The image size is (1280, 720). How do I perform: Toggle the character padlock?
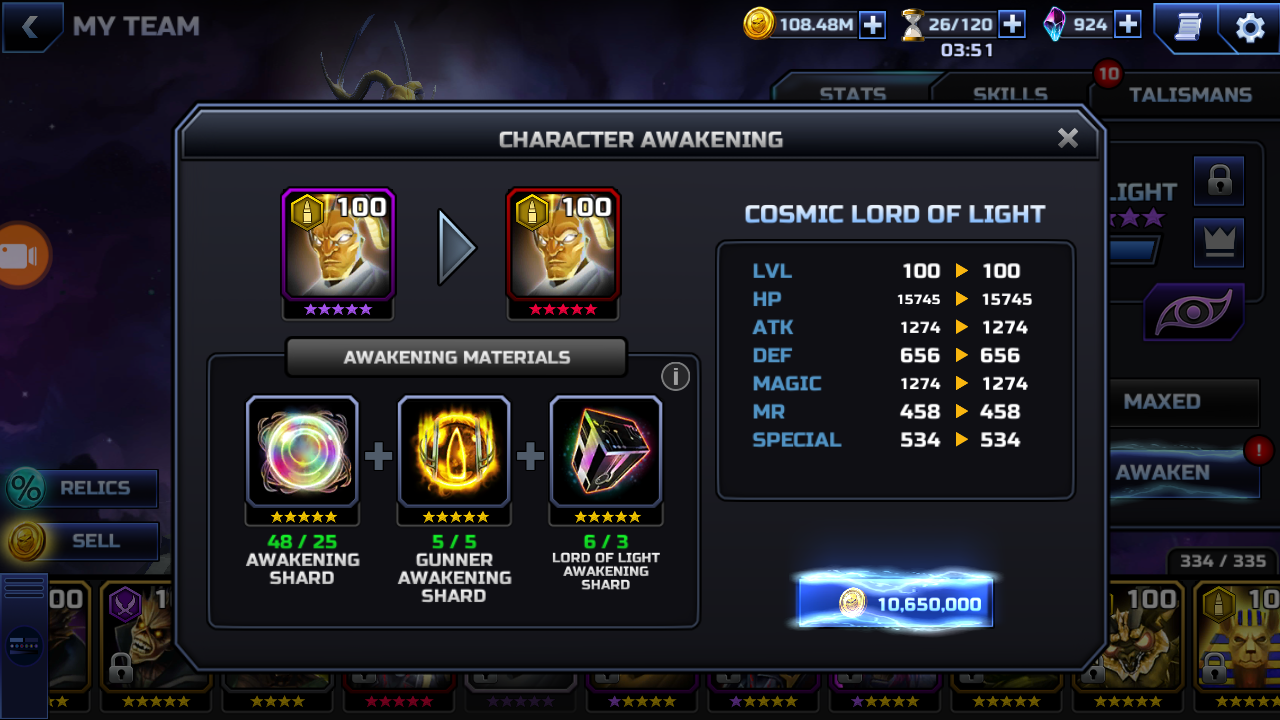(x=1219, y=181)
